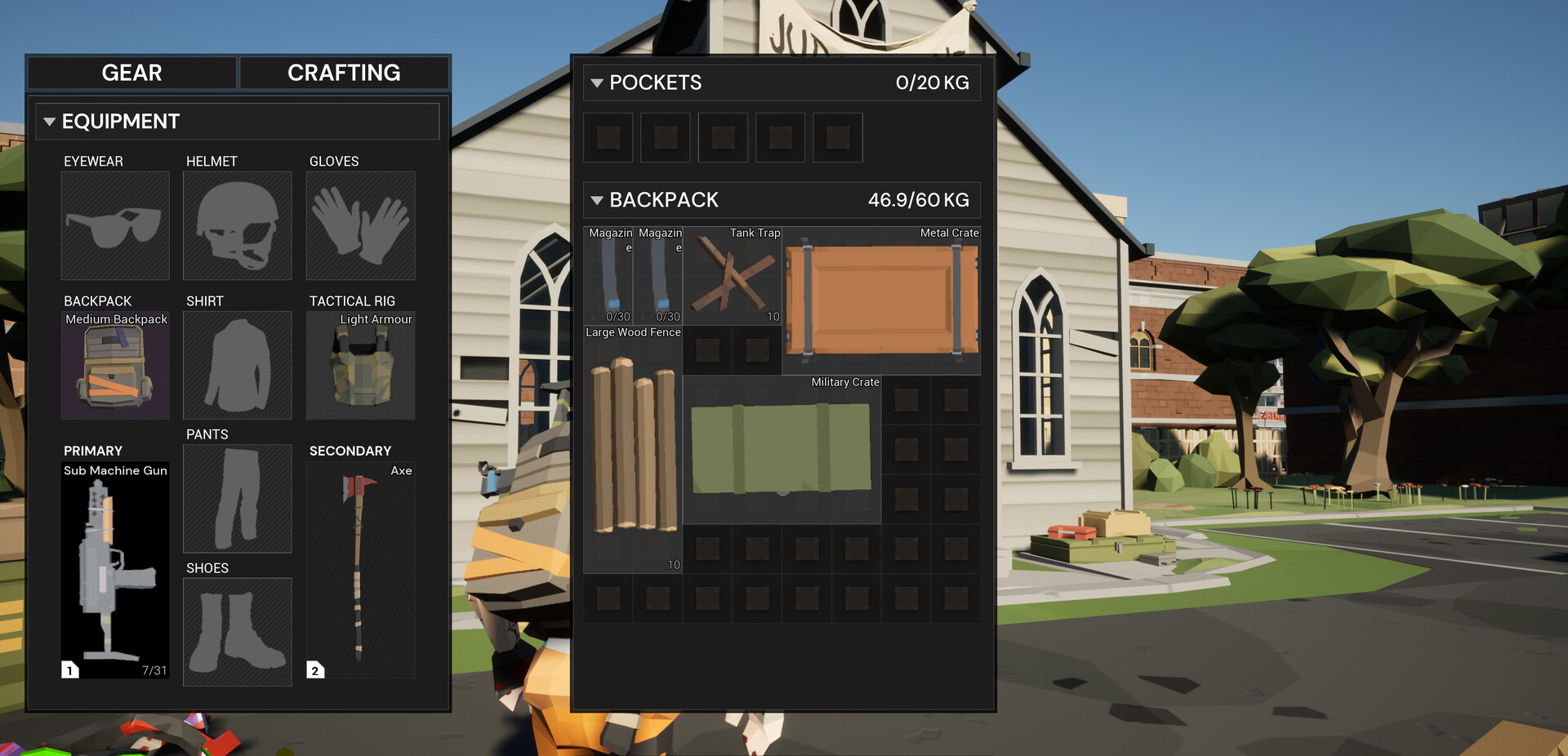The width and height of the screenshot is (1568, 756).
Task: Click the Helmet equipment slot
Action: 237,225
